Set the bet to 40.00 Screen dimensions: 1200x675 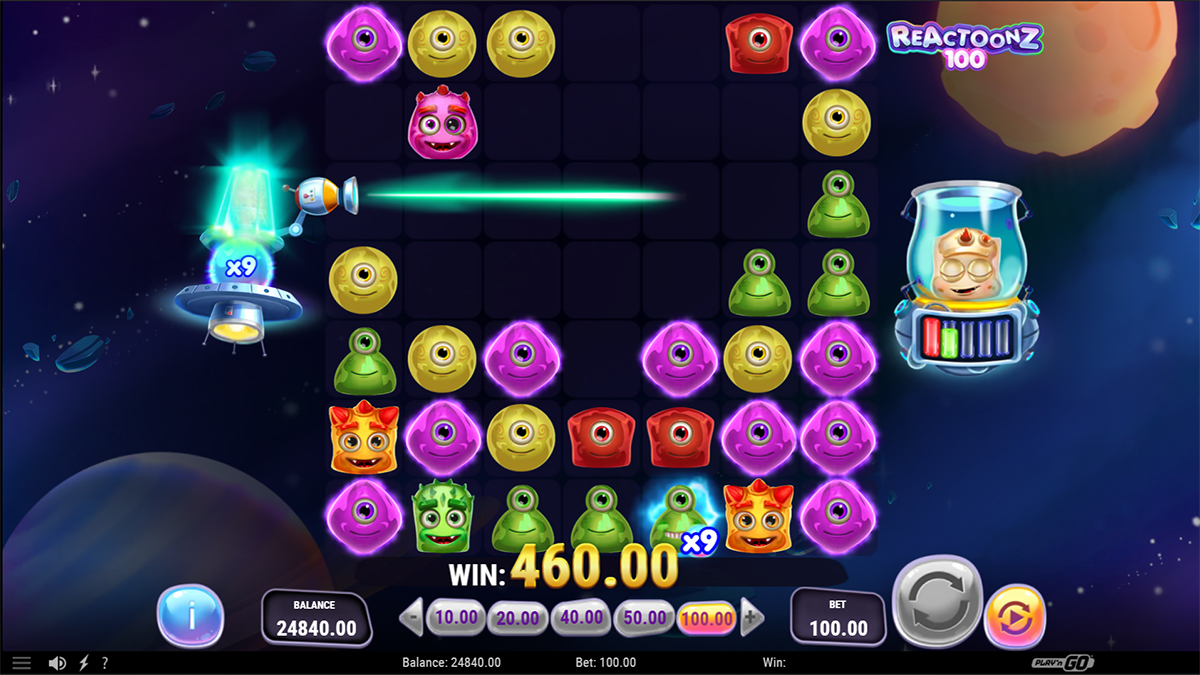(581, 617)
